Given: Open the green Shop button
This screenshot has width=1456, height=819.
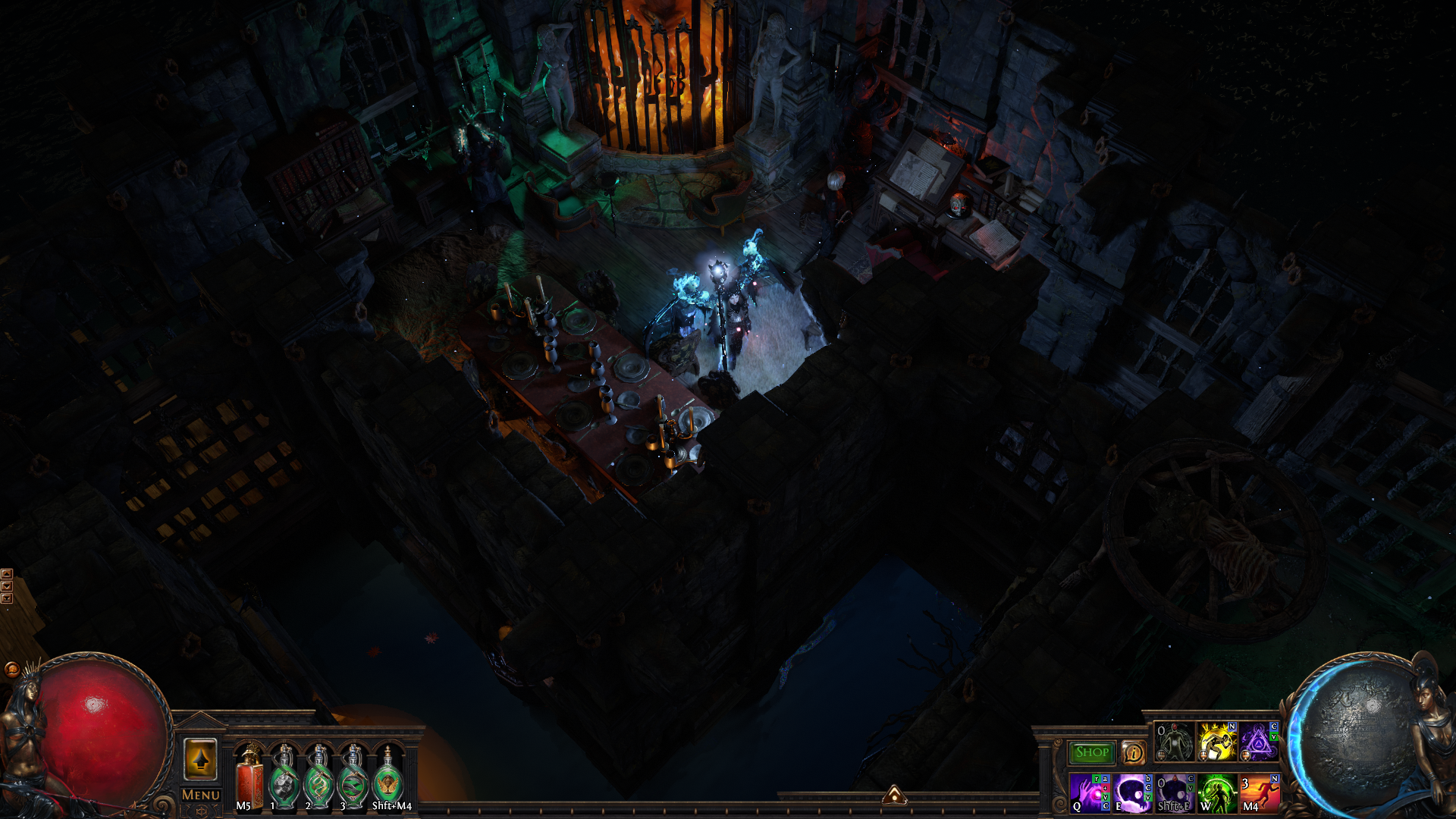Looking at the screenshot, I should point(1091,752).
